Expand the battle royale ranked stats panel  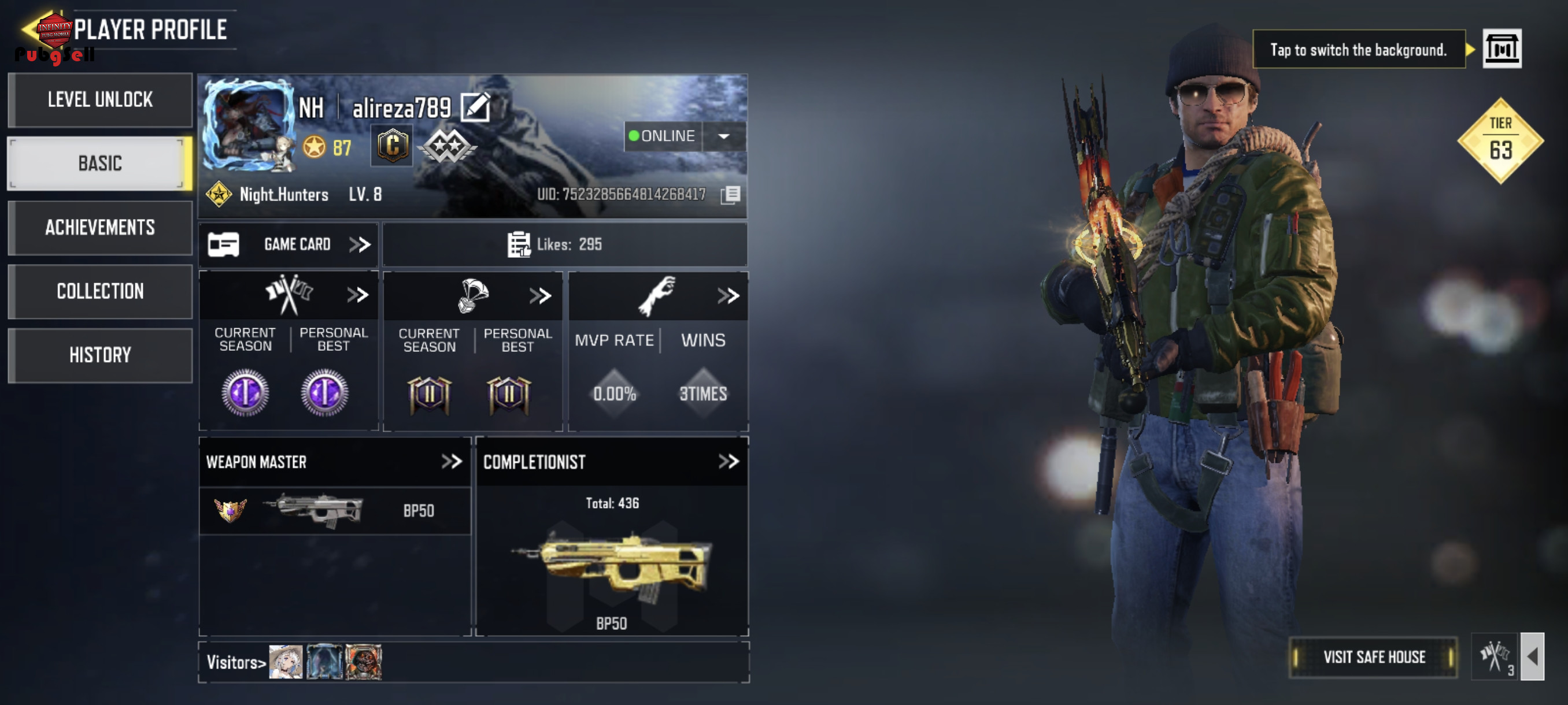tap(540, 296)
